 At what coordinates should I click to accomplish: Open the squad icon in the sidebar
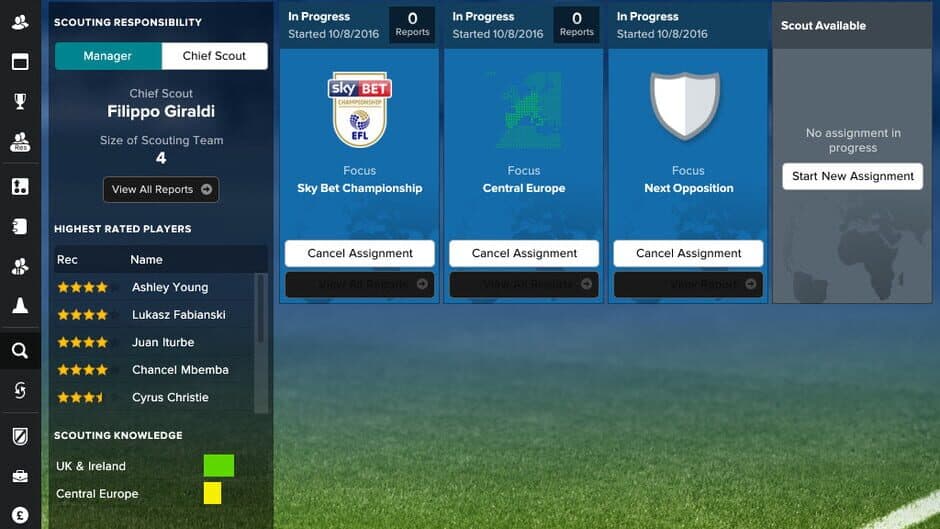pos(20,22)
